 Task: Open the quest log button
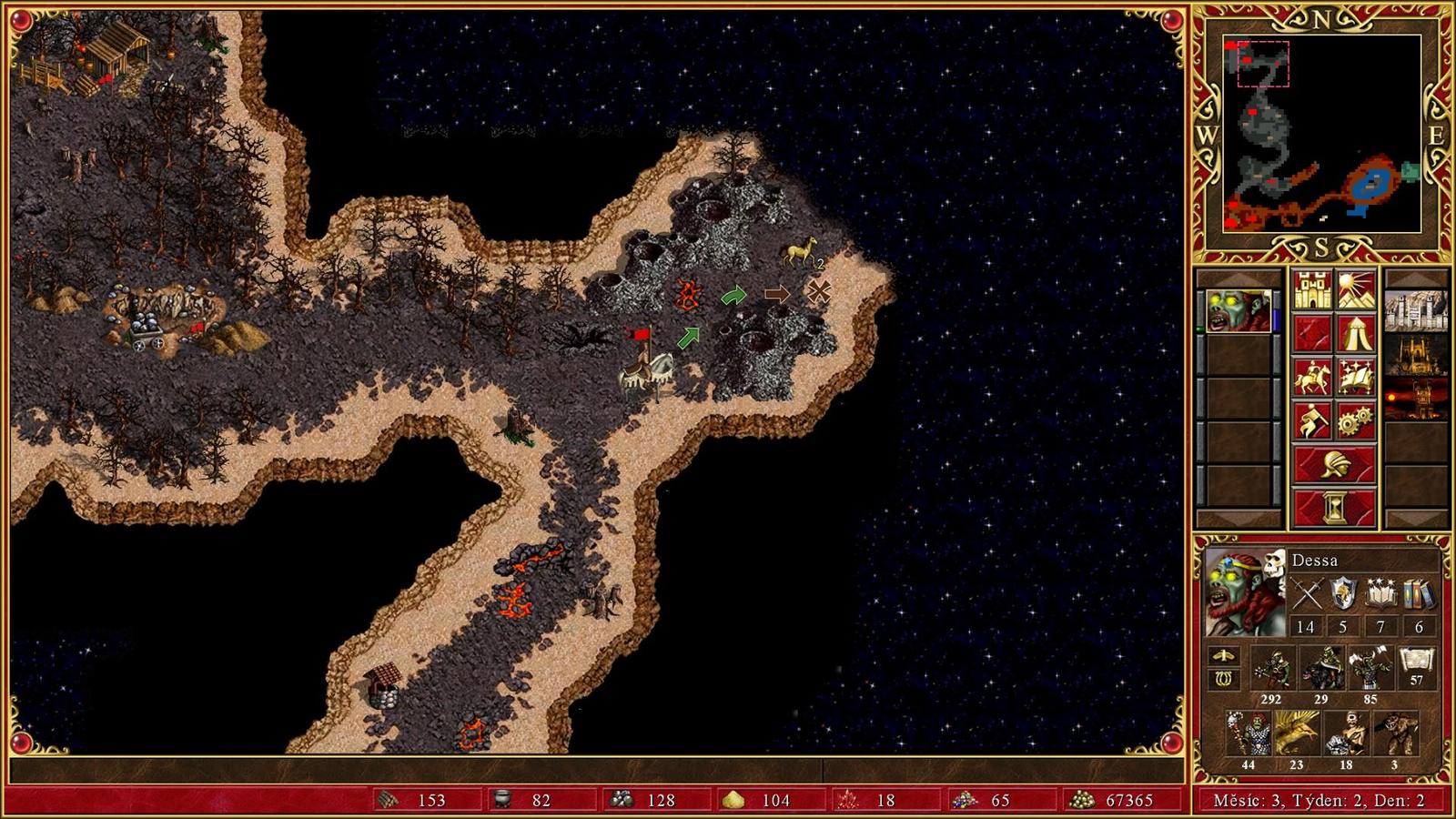point(1311,333)
